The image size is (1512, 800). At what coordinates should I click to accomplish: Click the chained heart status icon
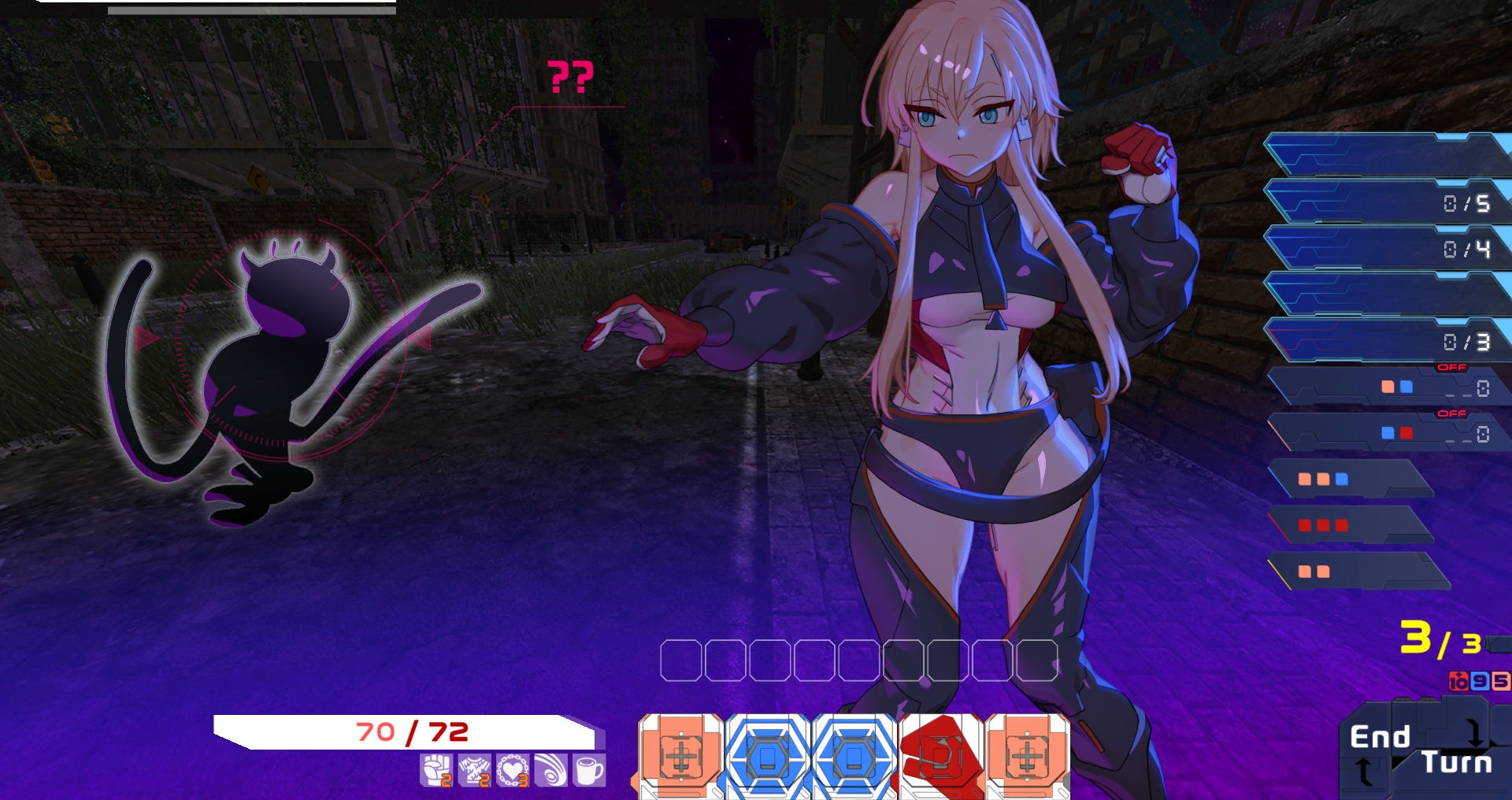(513, 770)
